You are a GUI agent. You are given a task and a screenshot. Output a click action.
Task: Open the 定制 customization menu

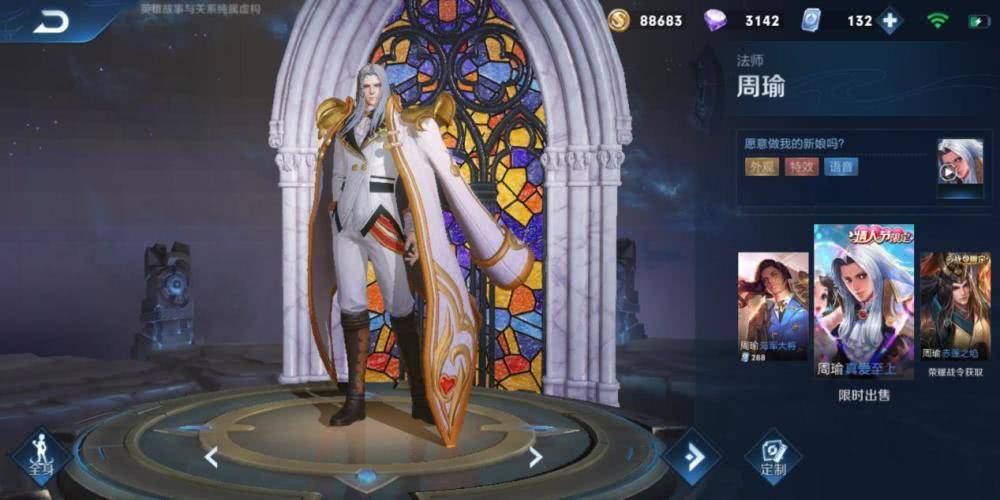pos(772,457)
